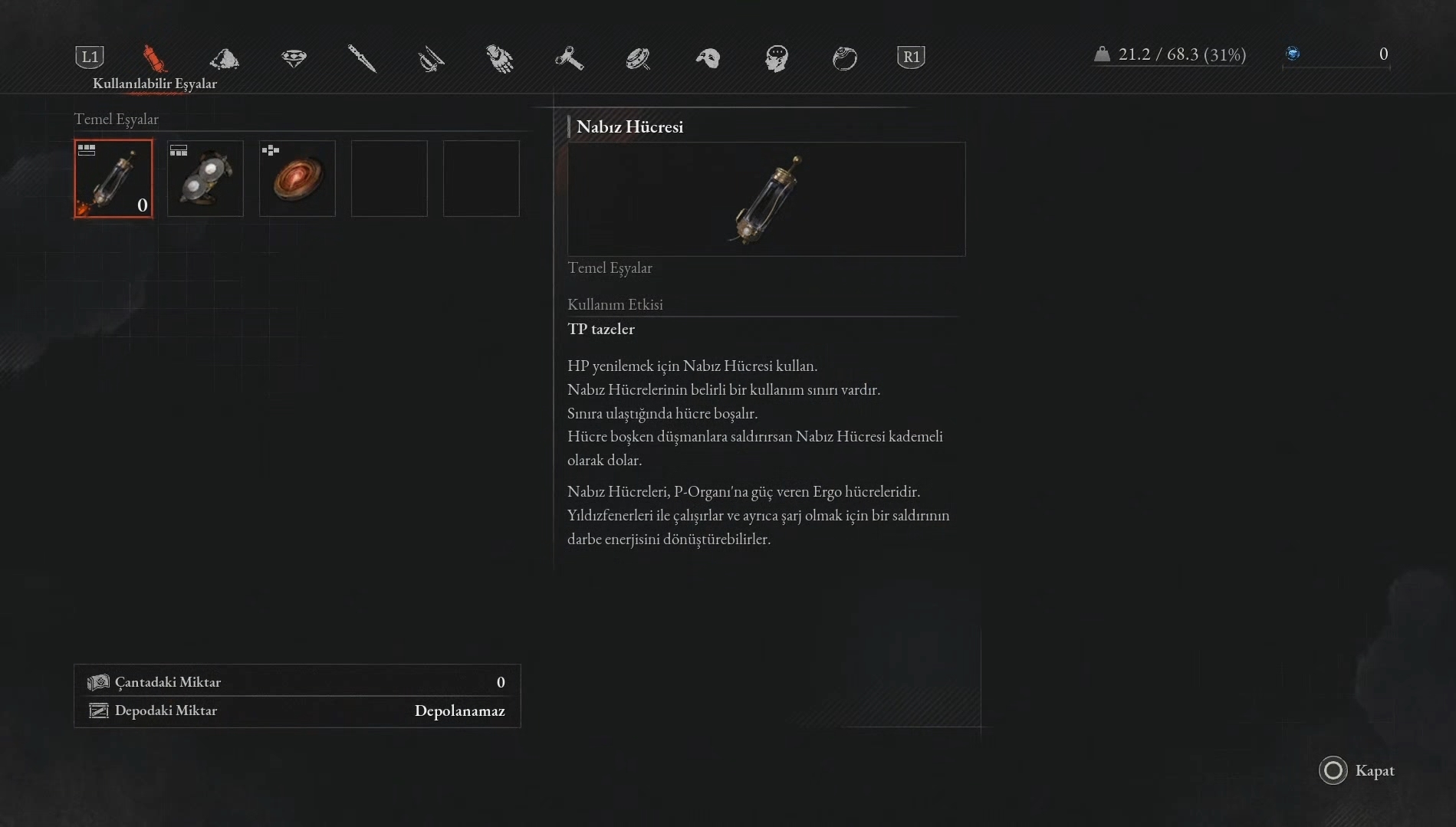Pick the red spiral disc item slot
The image size is (1456, 827).
point(297,179)
